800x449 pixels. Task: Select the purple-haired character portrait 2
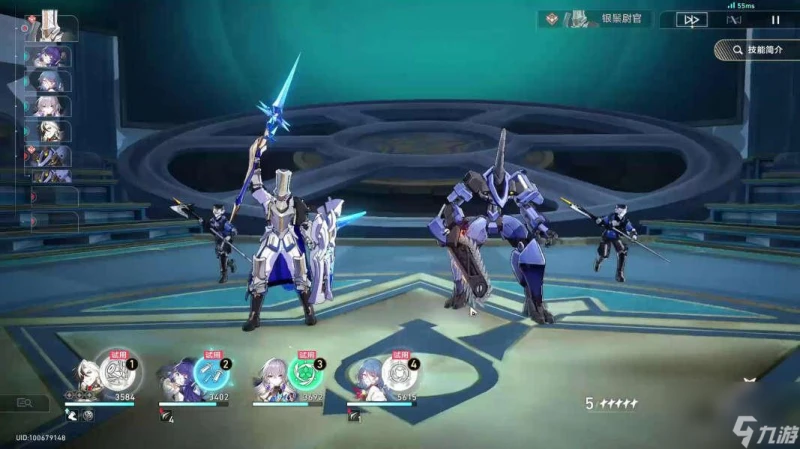(180, 380)
